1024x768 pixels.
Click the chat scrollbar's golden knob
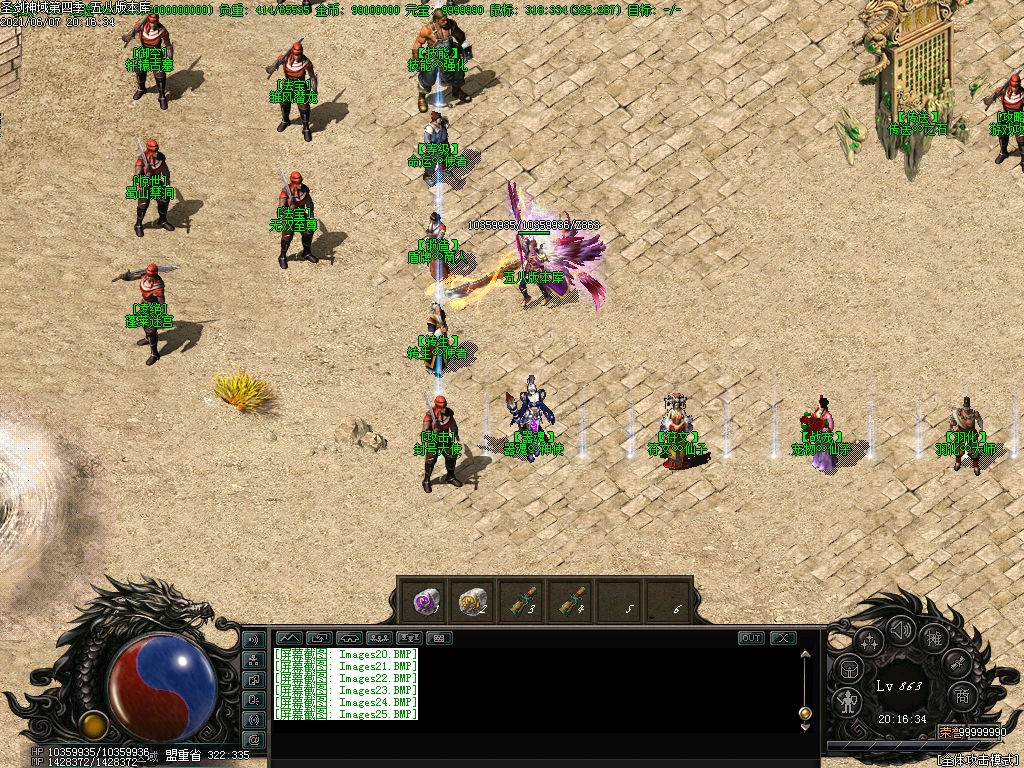coord(805,713)
